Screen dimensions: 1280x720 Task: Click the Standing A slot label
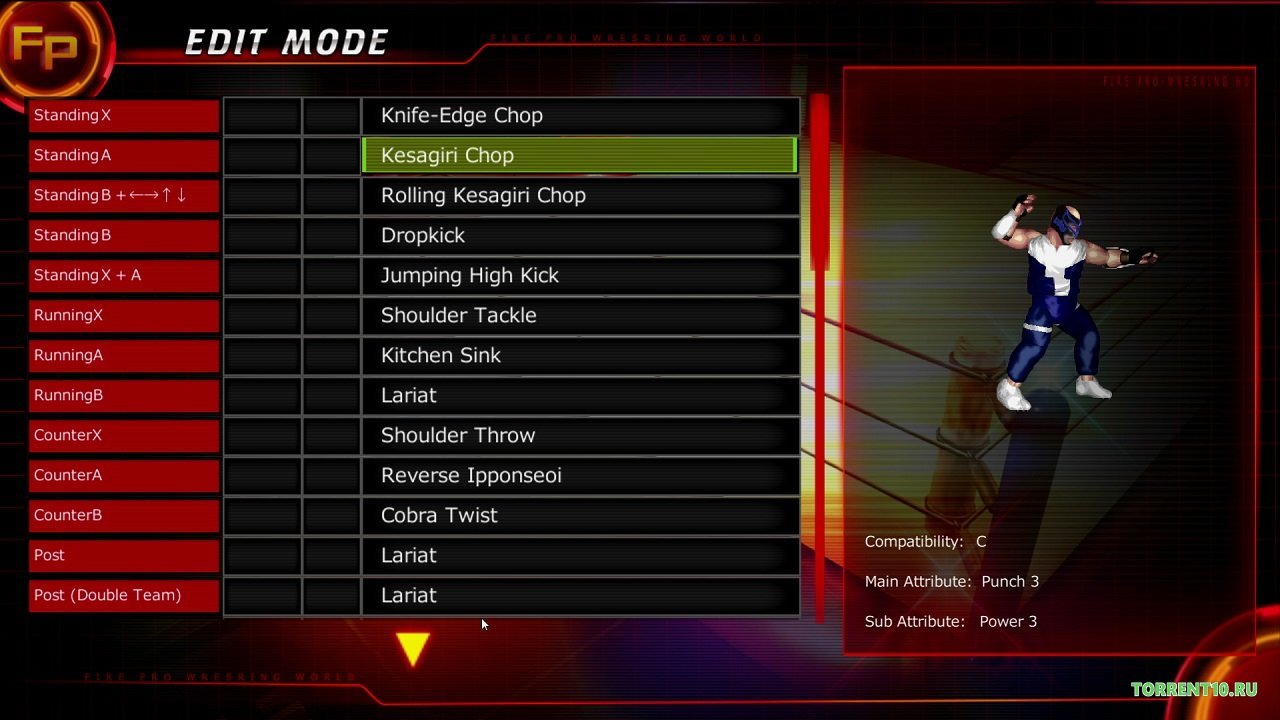[122, 155]
